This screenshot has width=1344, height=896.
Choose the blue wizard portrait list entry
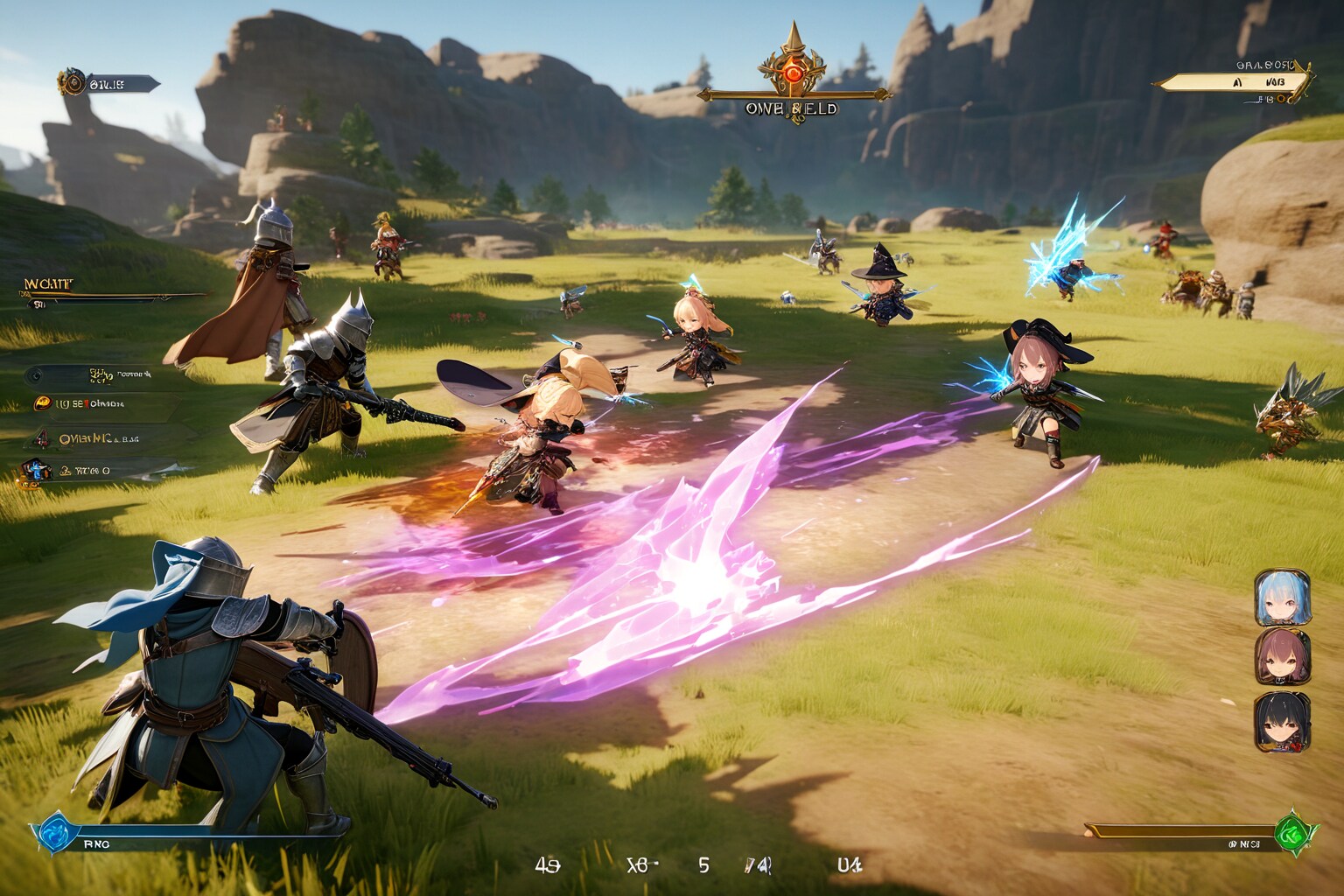point(35,471)
